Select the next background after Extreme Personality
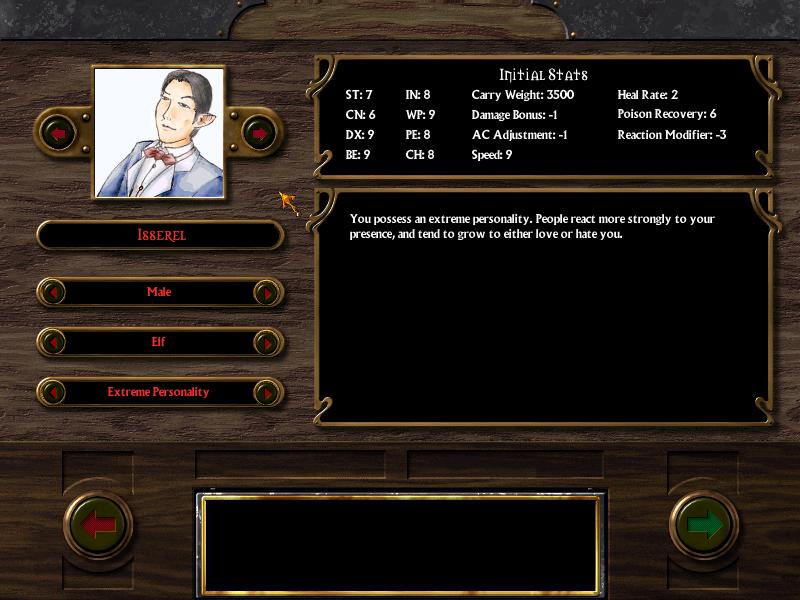Image resolution: width=800 pixels, height=600 pixels. coord(266,392)
